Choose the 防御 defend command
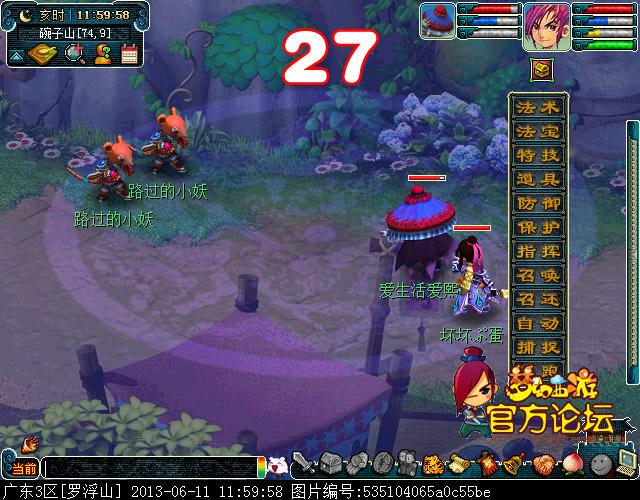 click(538, 203)
